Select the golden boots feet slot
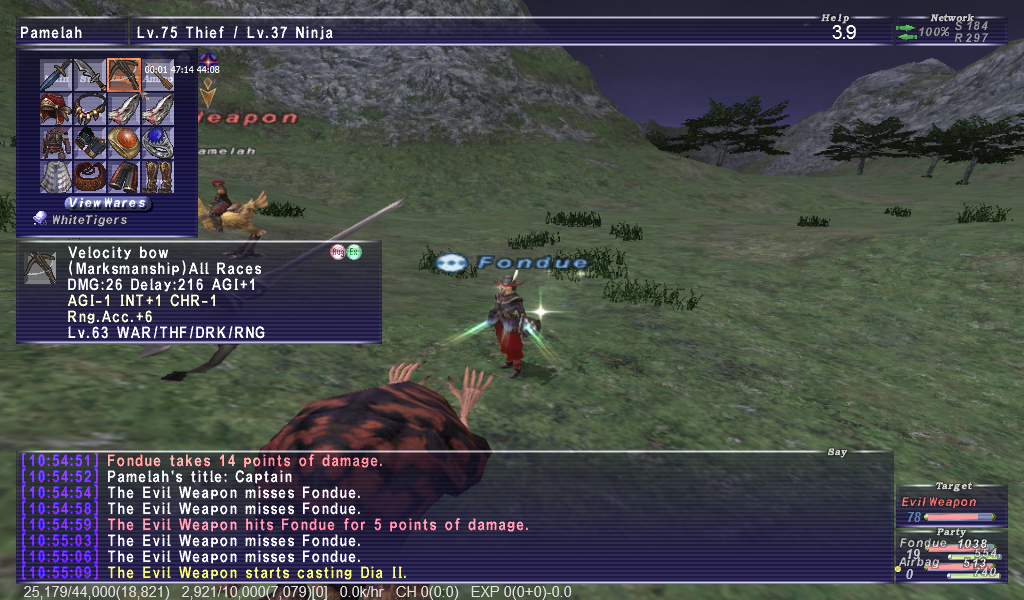The height and width of the screenshot is (600, 1024). click(158, 176)
